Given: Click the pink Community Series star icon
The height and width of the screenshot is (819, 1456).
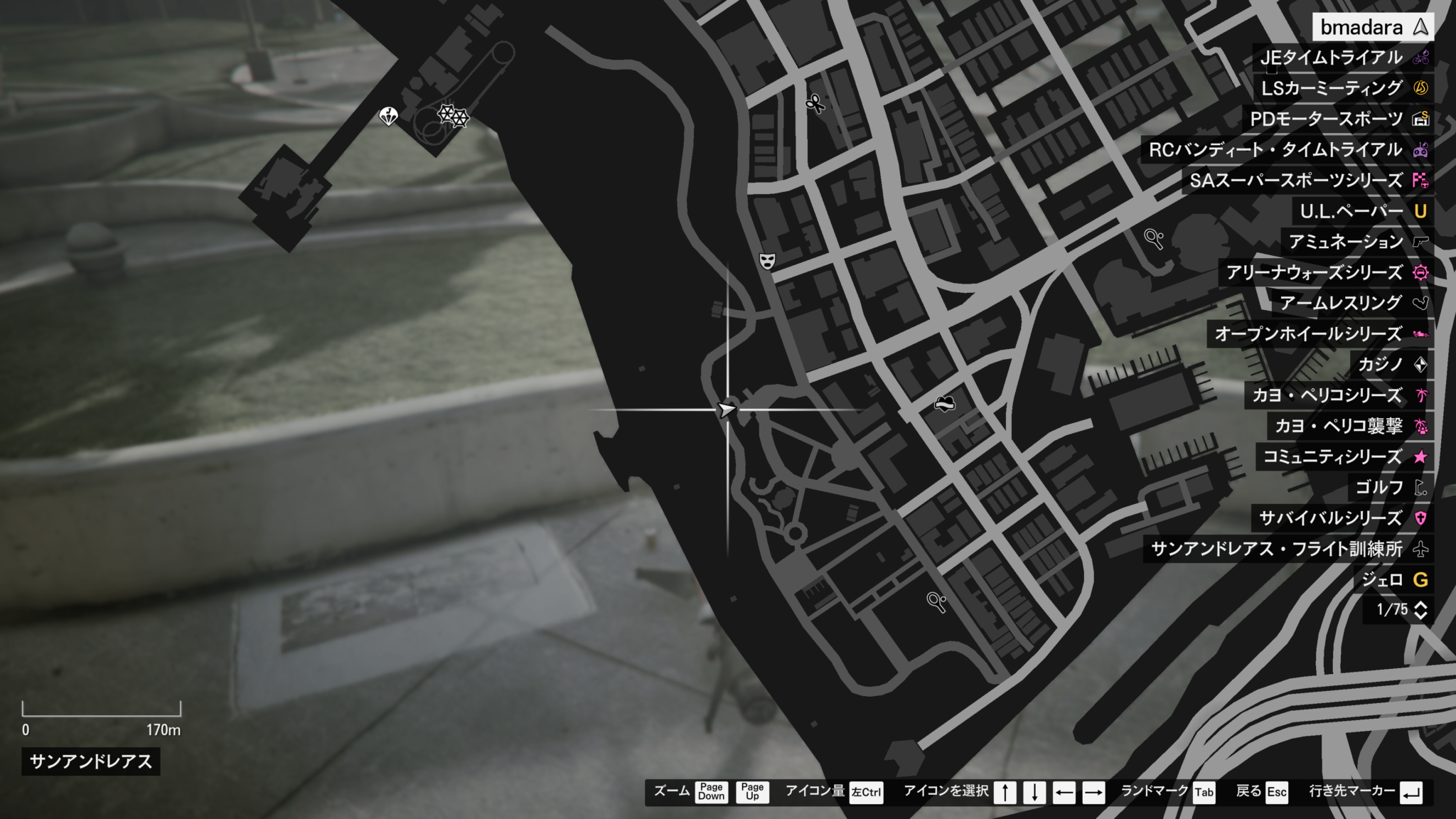Looking at the screenshot, I should 1422,458.
